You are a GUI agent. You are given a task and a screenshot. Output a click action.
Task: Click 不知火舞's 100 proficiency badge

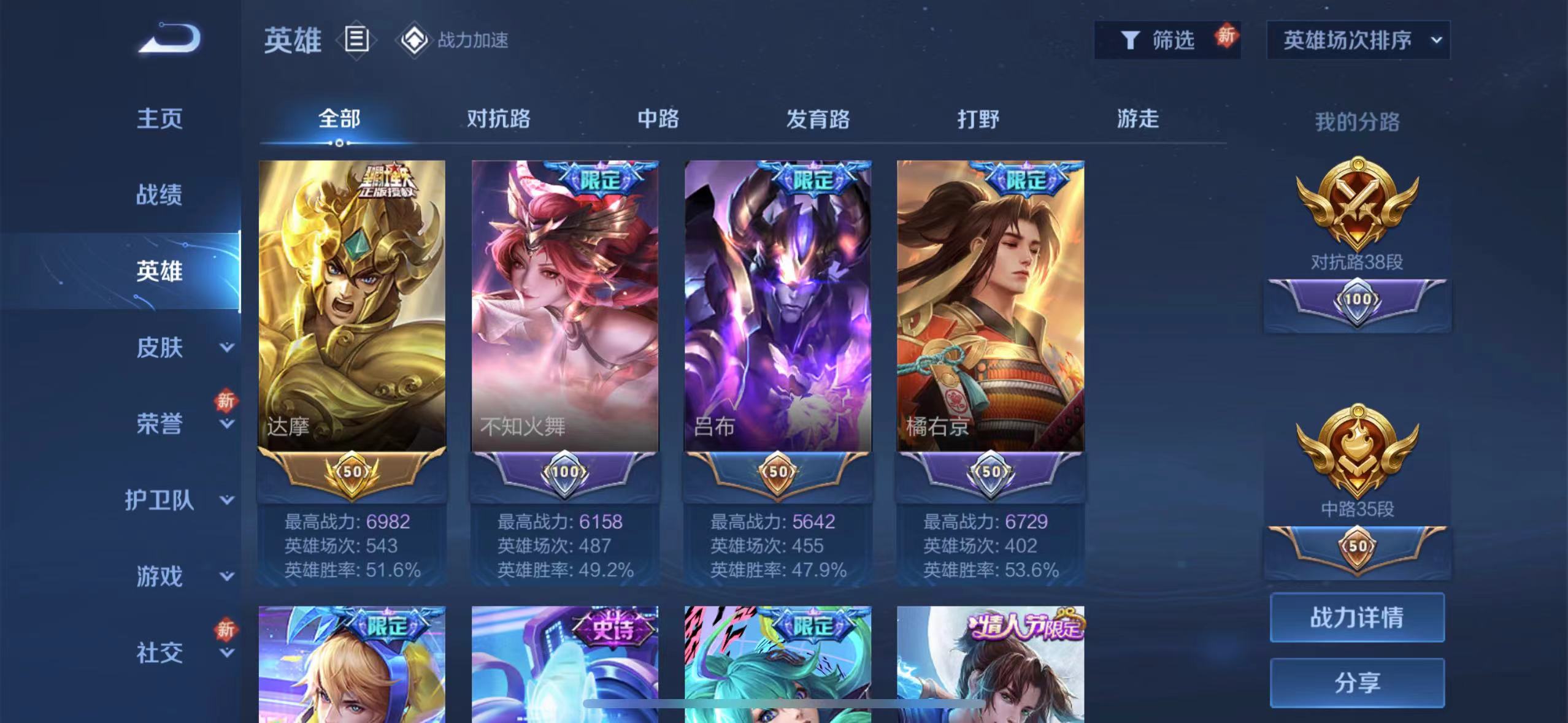[x=564, y=473]
